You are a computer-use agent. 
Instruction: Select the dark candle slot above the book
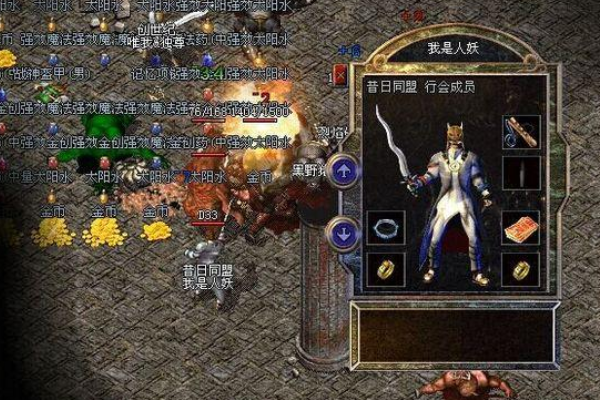pos(521,174)
